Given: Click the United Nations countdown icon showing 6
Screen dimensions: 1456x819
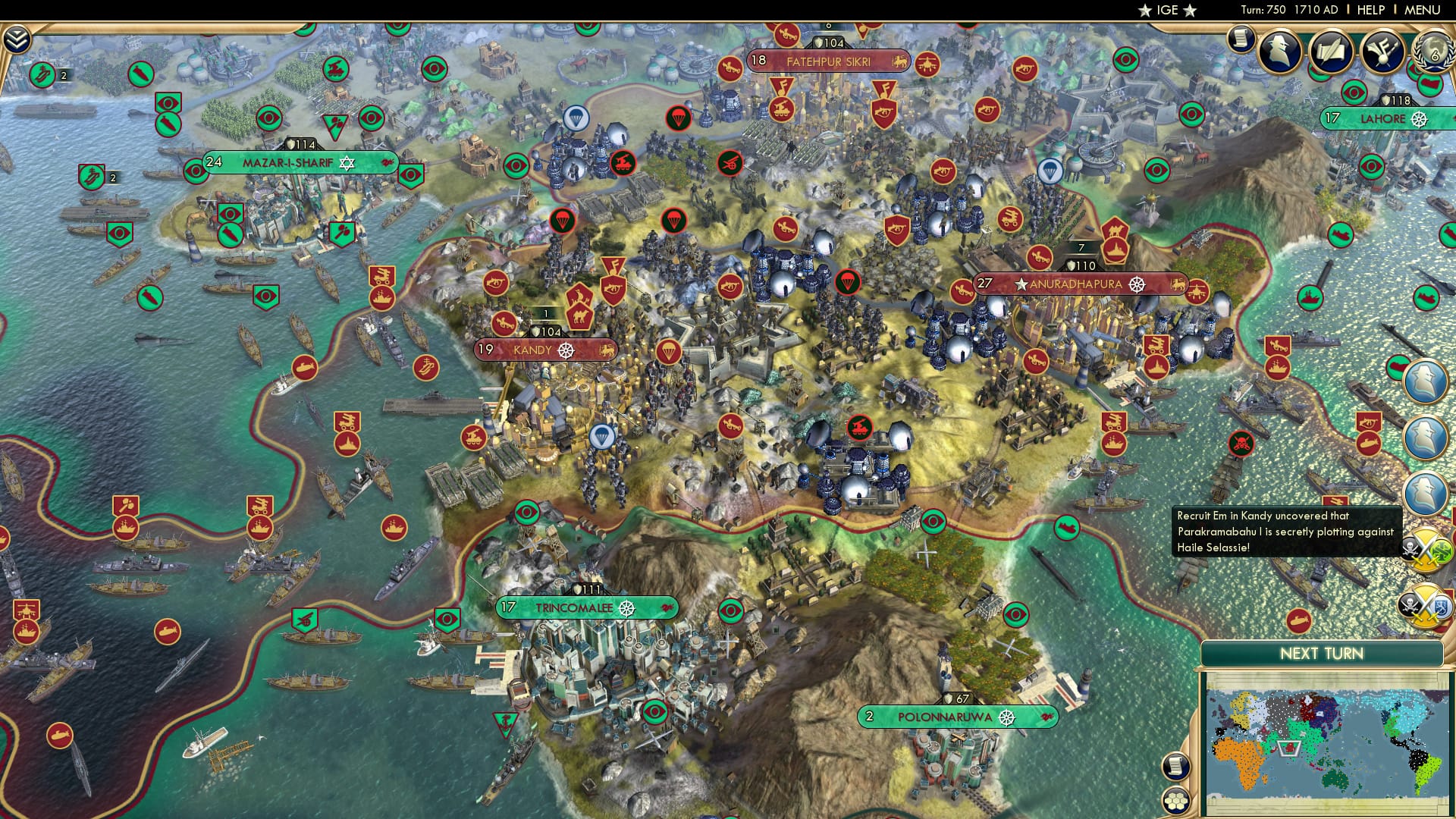Looking at the screenshot, I should 1436,53.
